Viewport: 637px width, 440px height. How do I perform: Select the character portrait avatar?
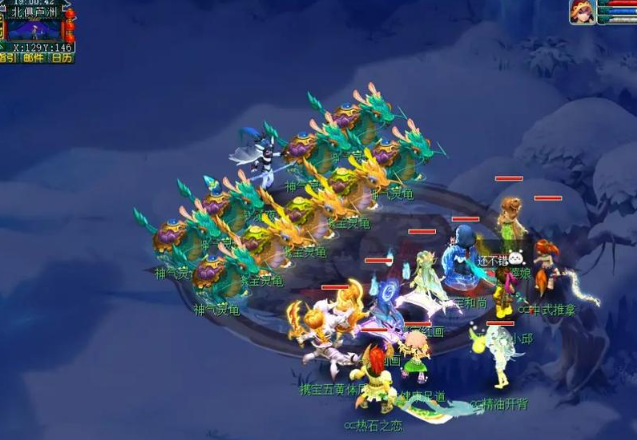(582, 12)
